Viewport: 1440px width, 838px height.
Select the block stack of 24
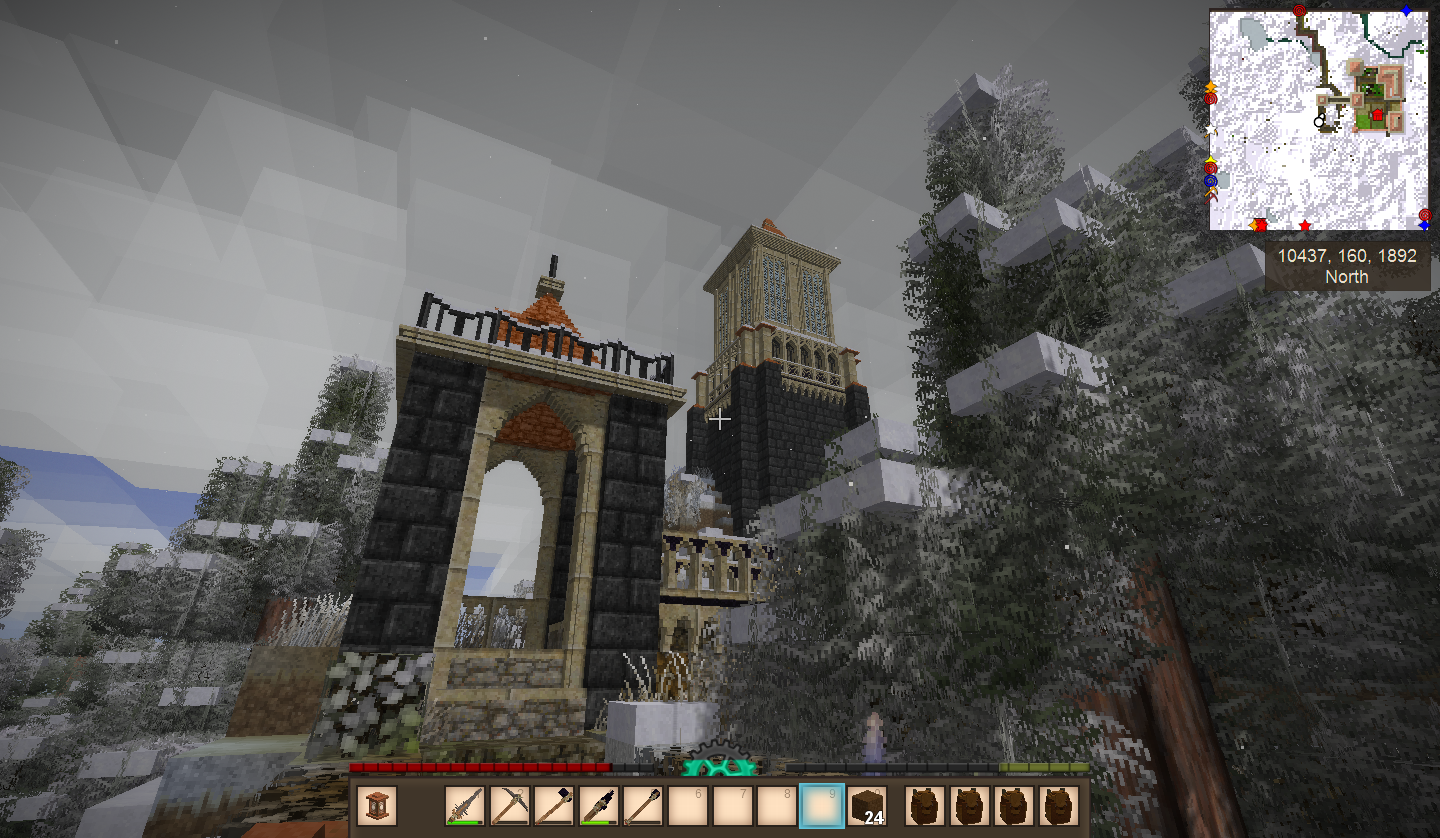(x=866, y=807)
